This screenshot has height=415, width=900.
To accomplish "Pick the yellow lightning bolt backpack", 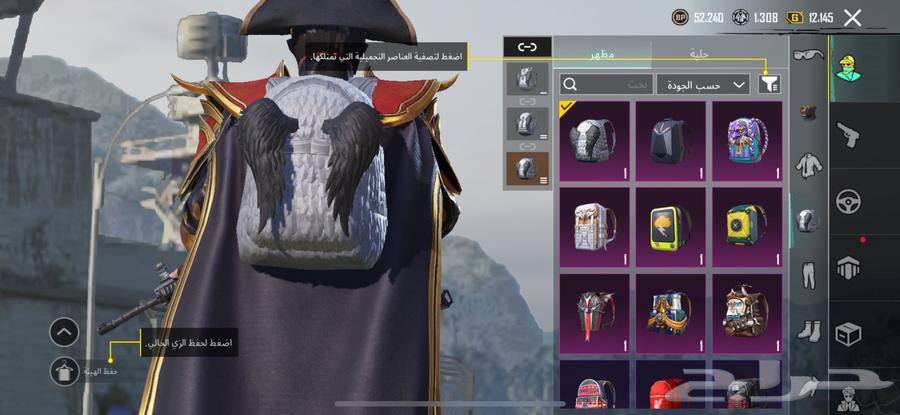I will (670, 227).
